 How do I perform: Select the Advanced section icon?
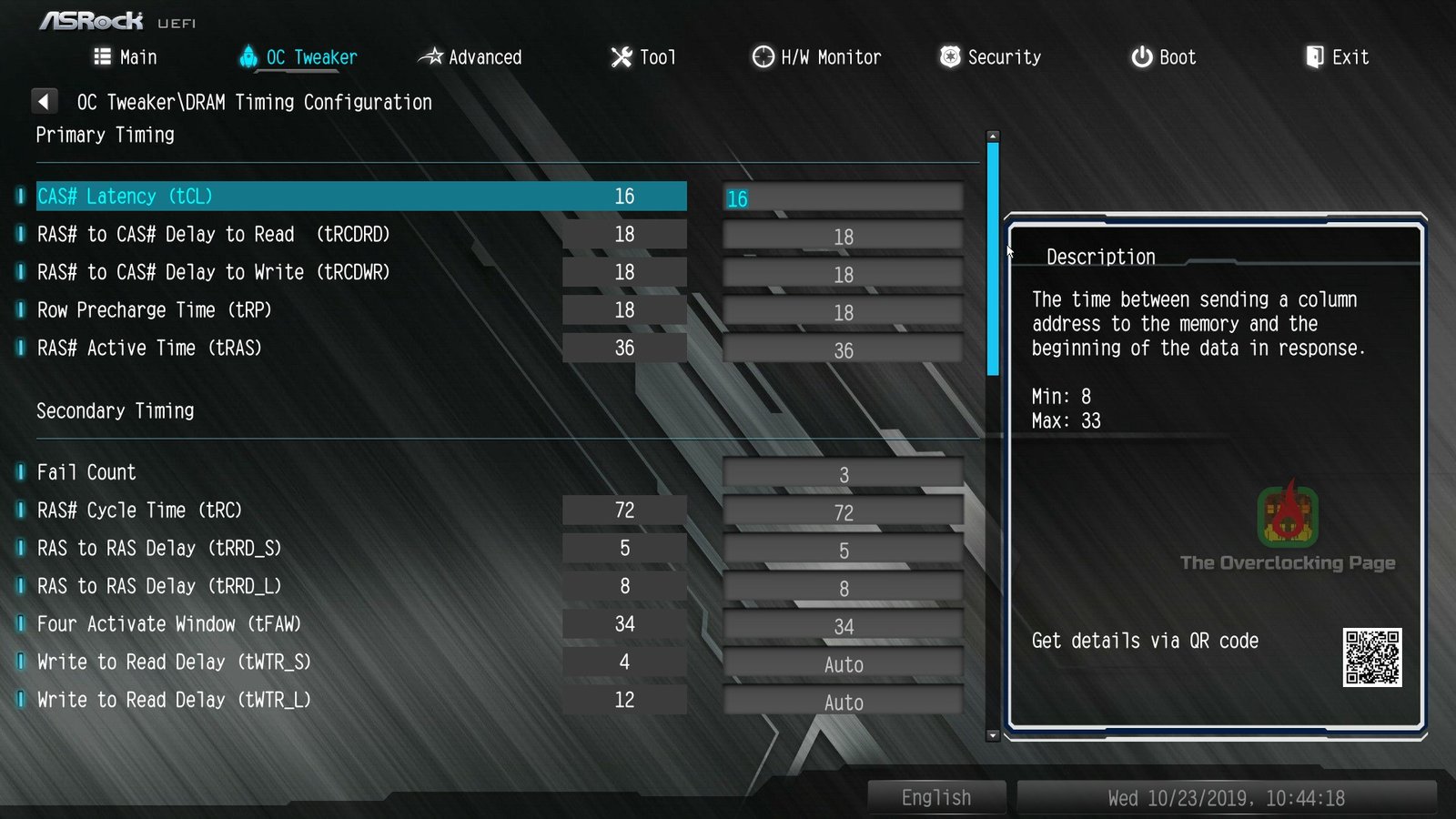434,56
